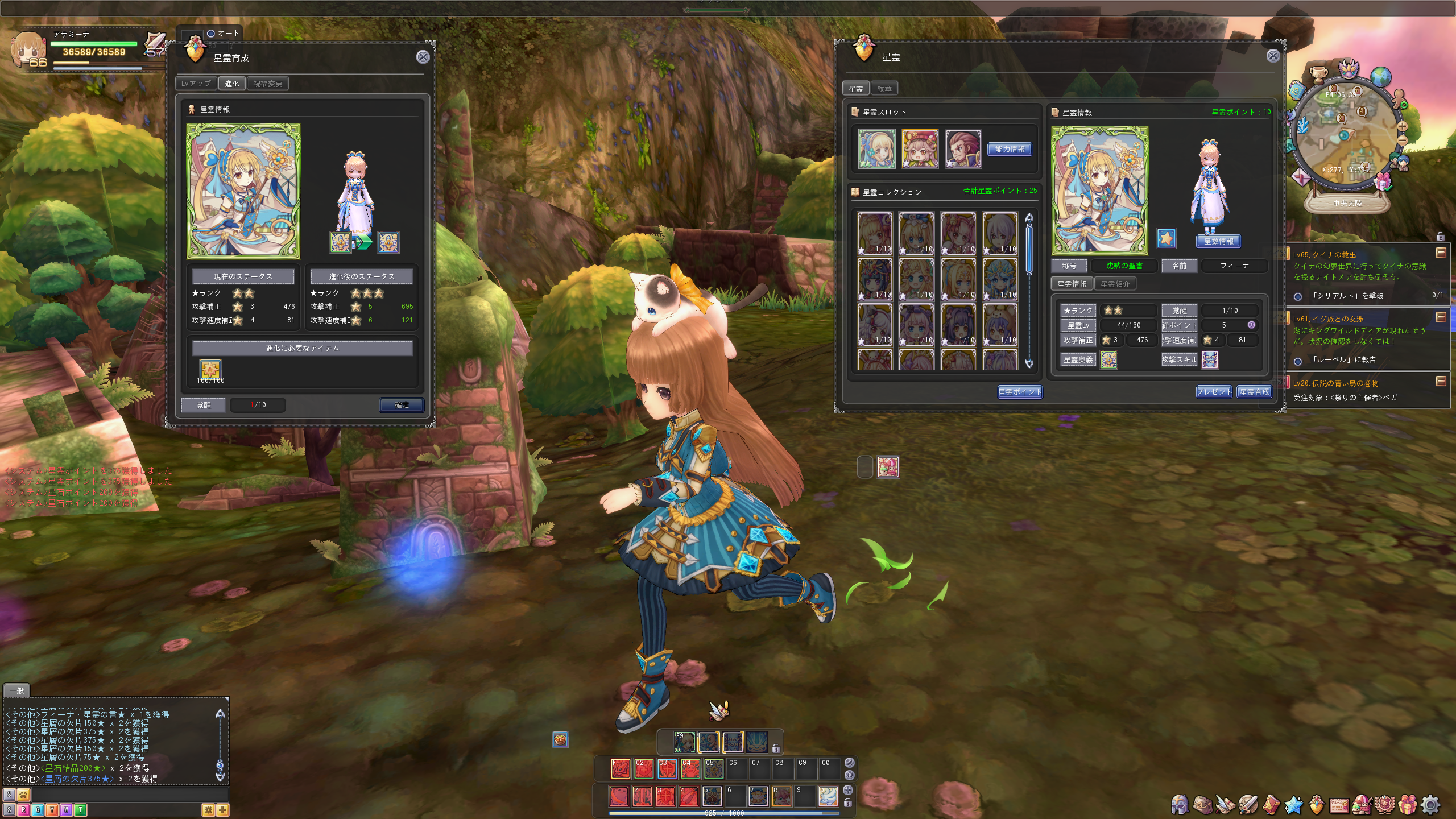Switch to the Lvアップ tab
Image resolution: width=1456 pixels, height=819 pixels.
pyautogui.click(x=196, y=84)
